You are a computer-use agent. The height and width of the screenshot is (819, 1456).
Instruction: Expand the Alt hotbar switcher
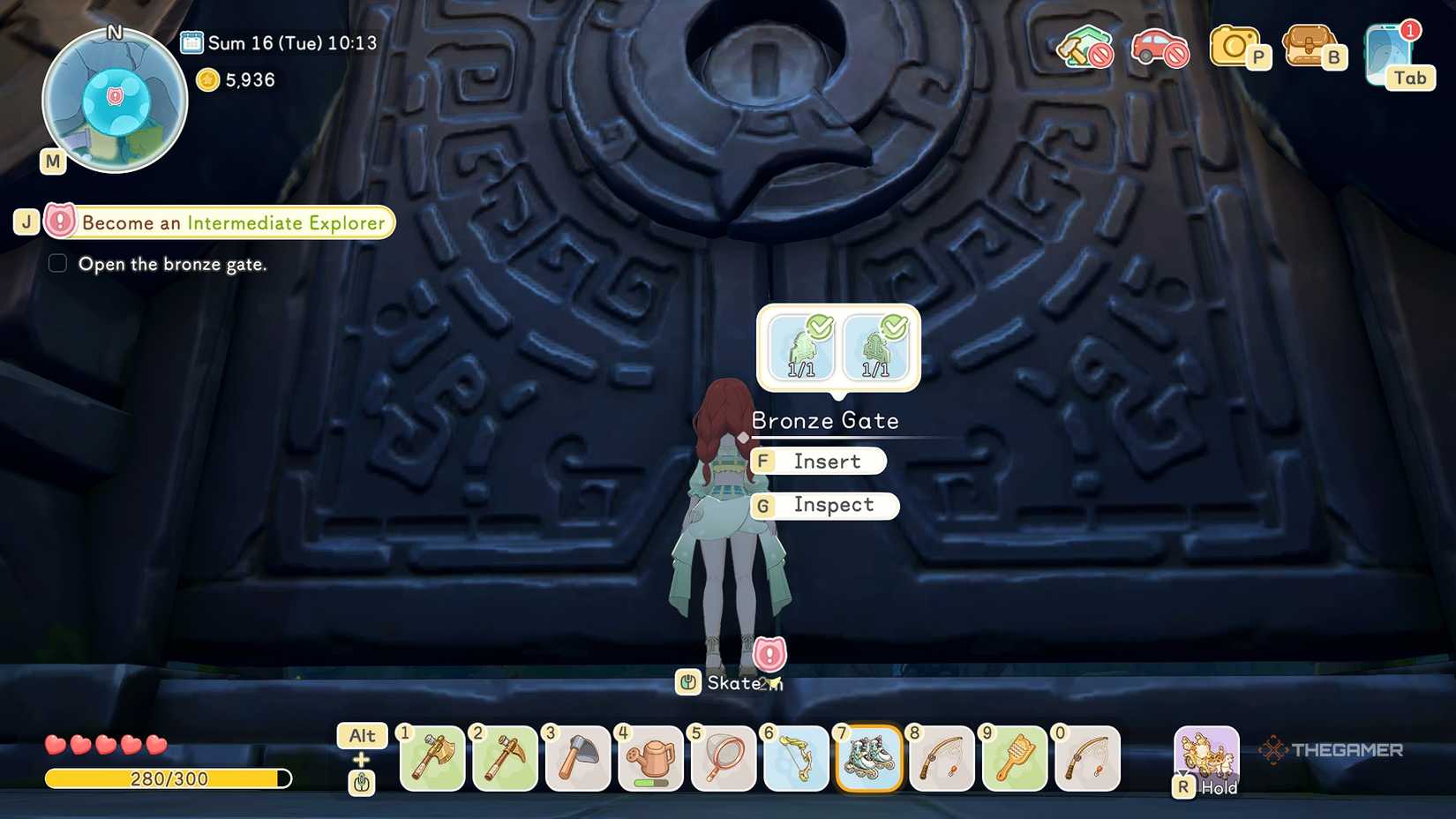tap(361, 735)
